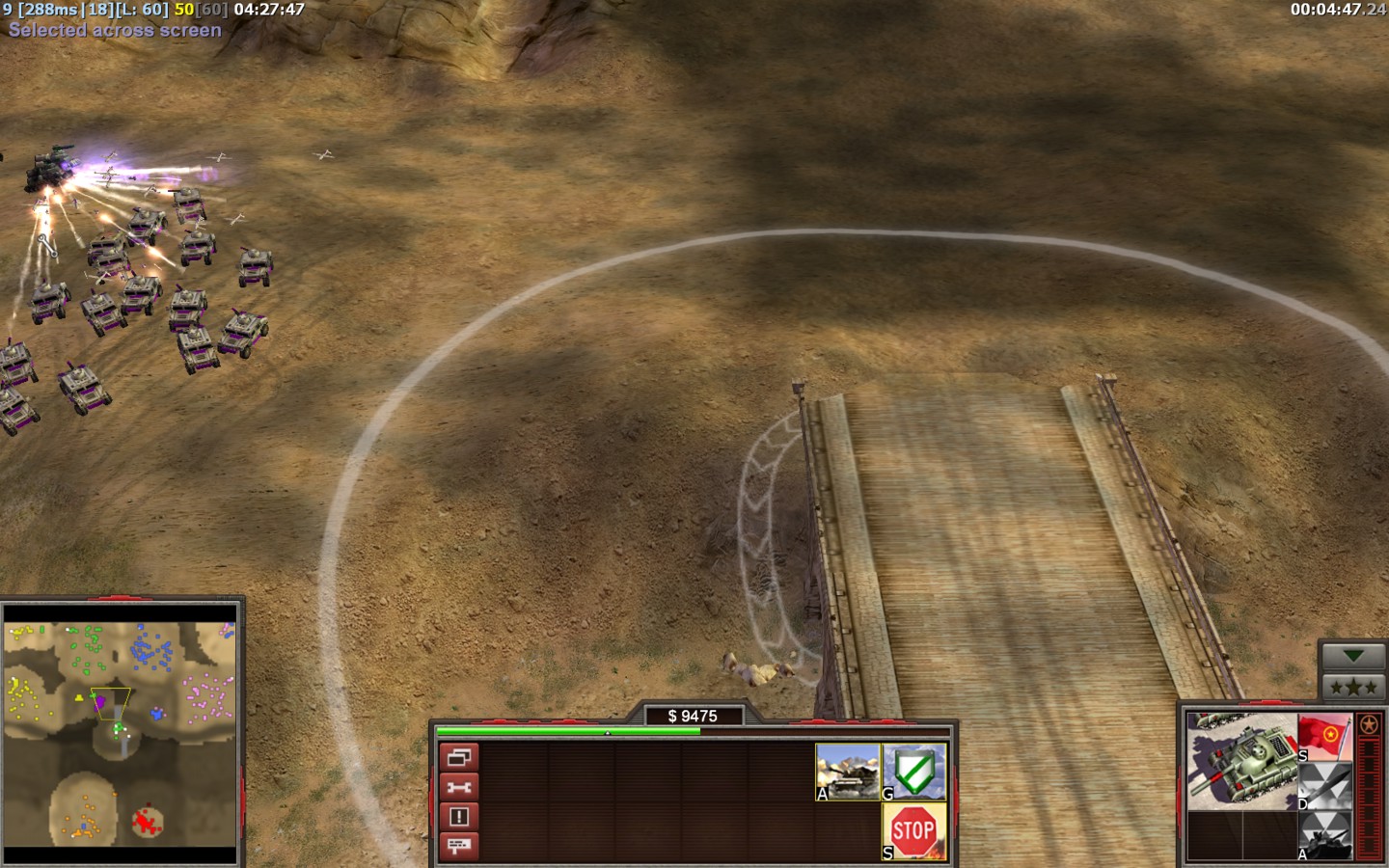
Task: Collapse the control bar with the green arrow
Action: point(1352,656)
